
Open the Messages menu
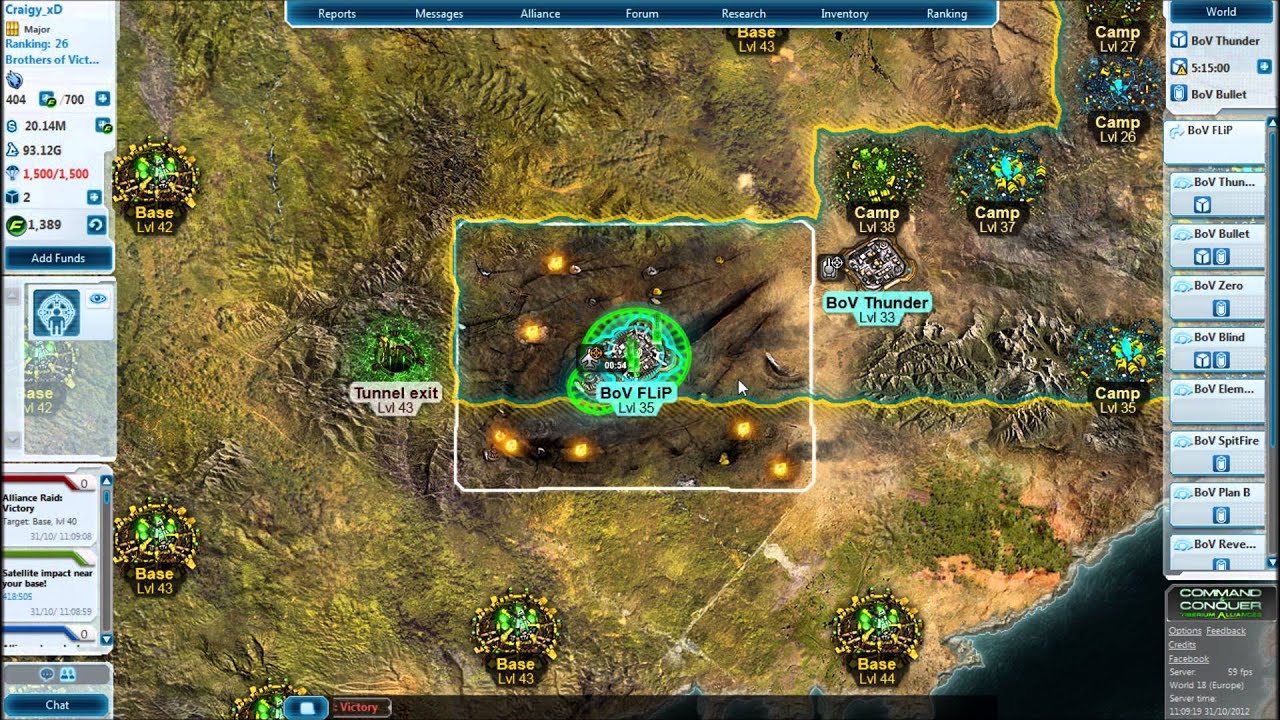click(439, 14)
